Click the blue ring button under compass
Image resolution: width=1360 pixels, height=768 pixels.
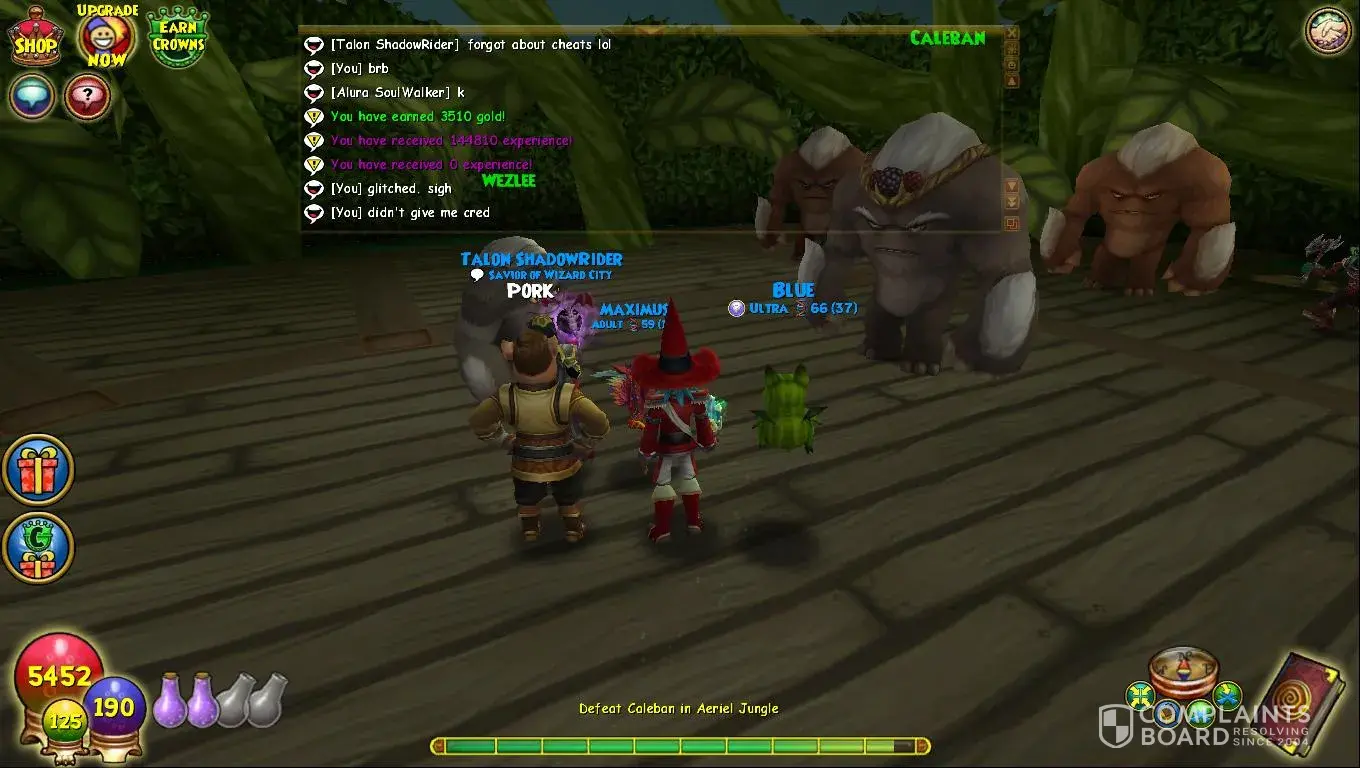(x=1167, y=713)
